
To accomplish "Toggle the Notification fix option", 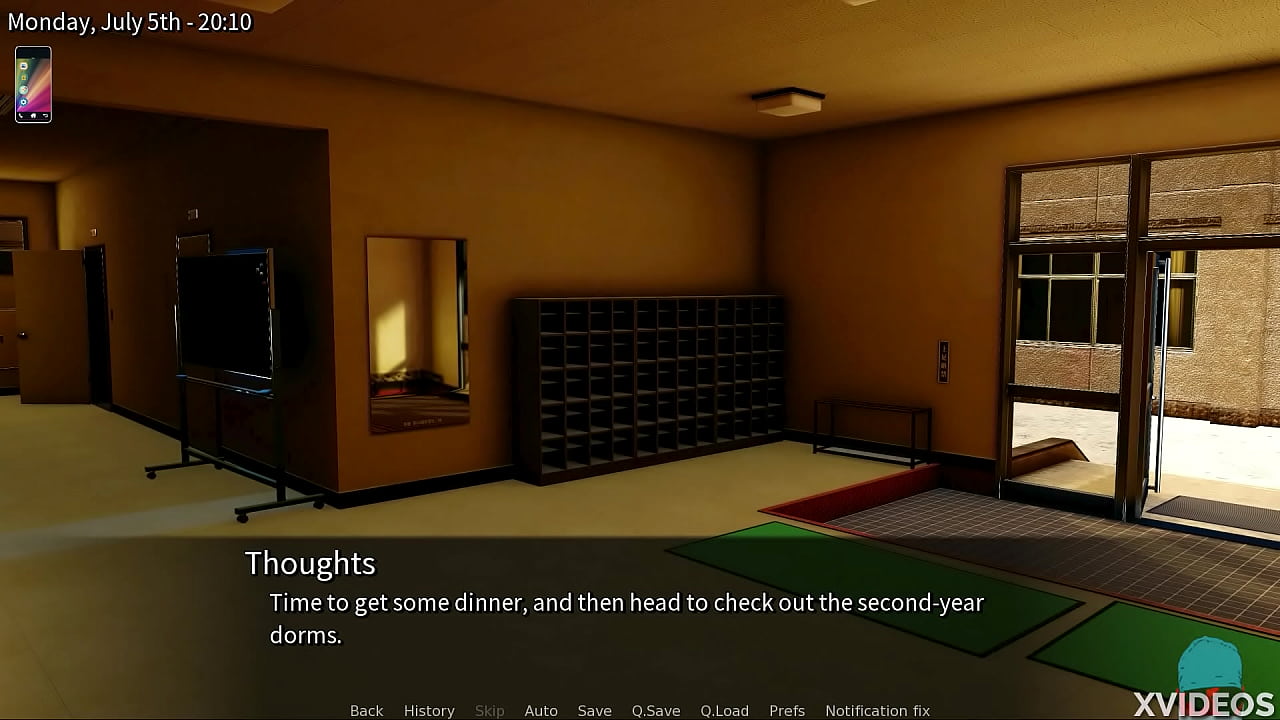I will 877,710.
